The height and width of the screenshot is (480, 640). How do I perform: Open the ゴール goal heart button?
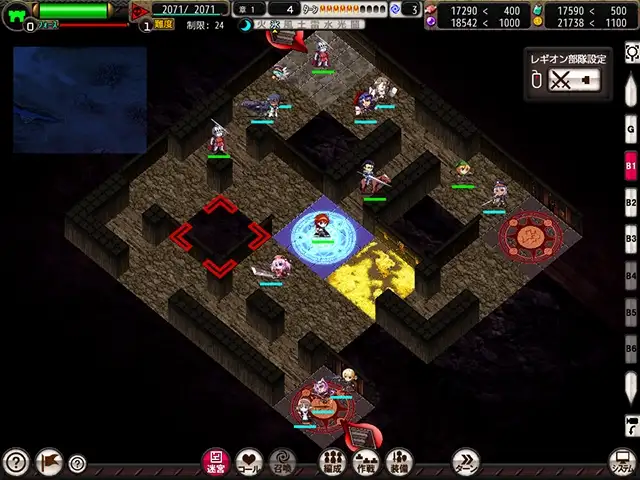coord(249,461)
